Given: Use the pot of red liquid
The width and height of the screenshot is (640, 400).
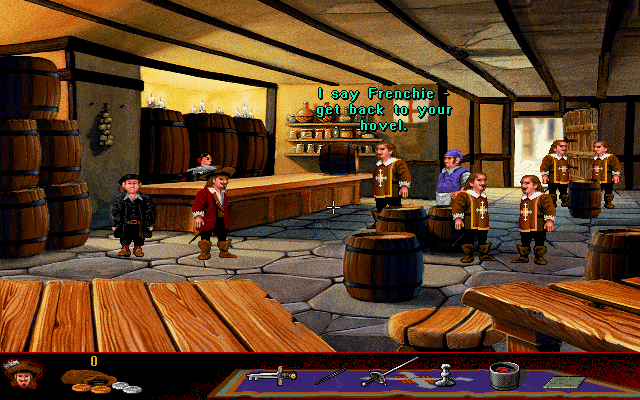Looking at the screenshot, I should point(504,377).
